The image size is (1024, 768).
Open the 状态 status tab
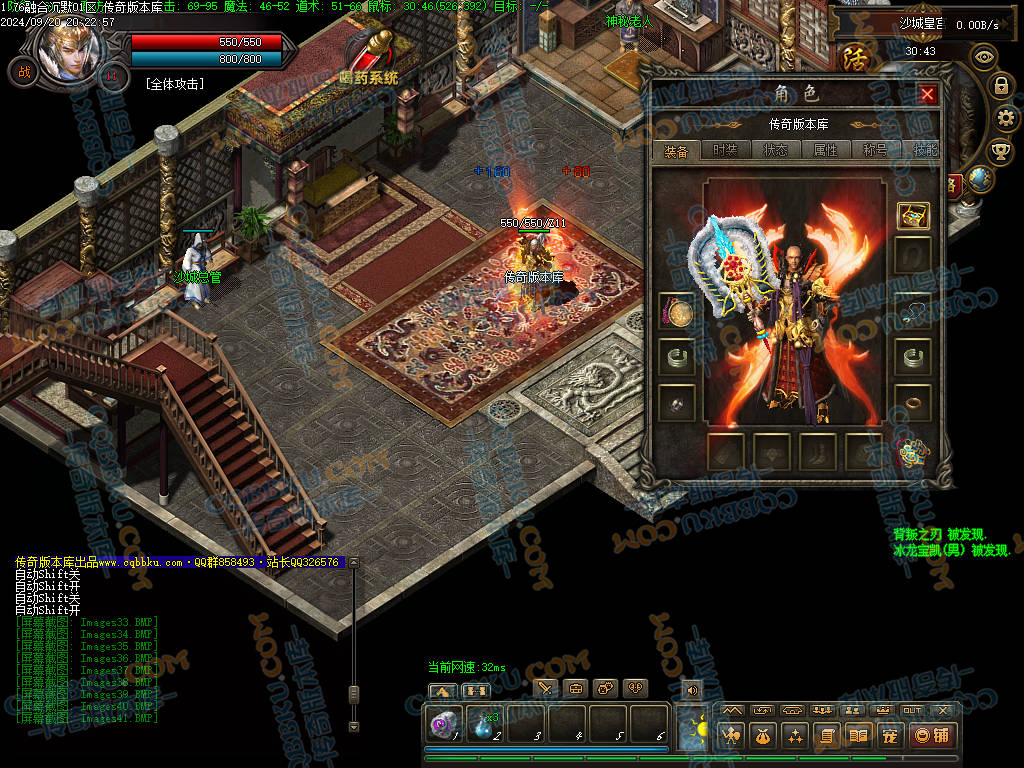tap(775, 151)
